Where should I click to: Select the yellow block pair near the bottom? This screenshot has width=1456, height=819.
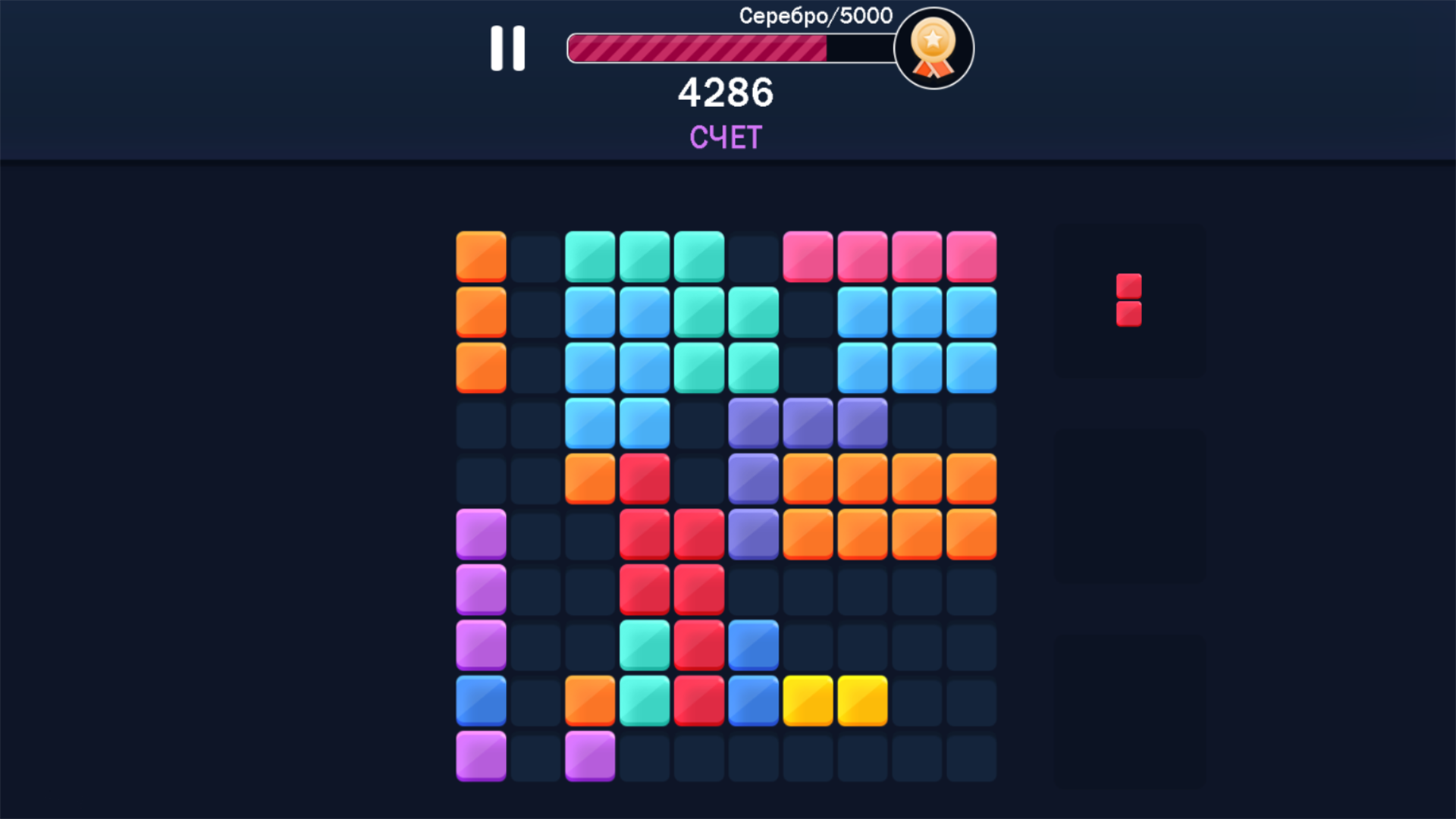835,700
